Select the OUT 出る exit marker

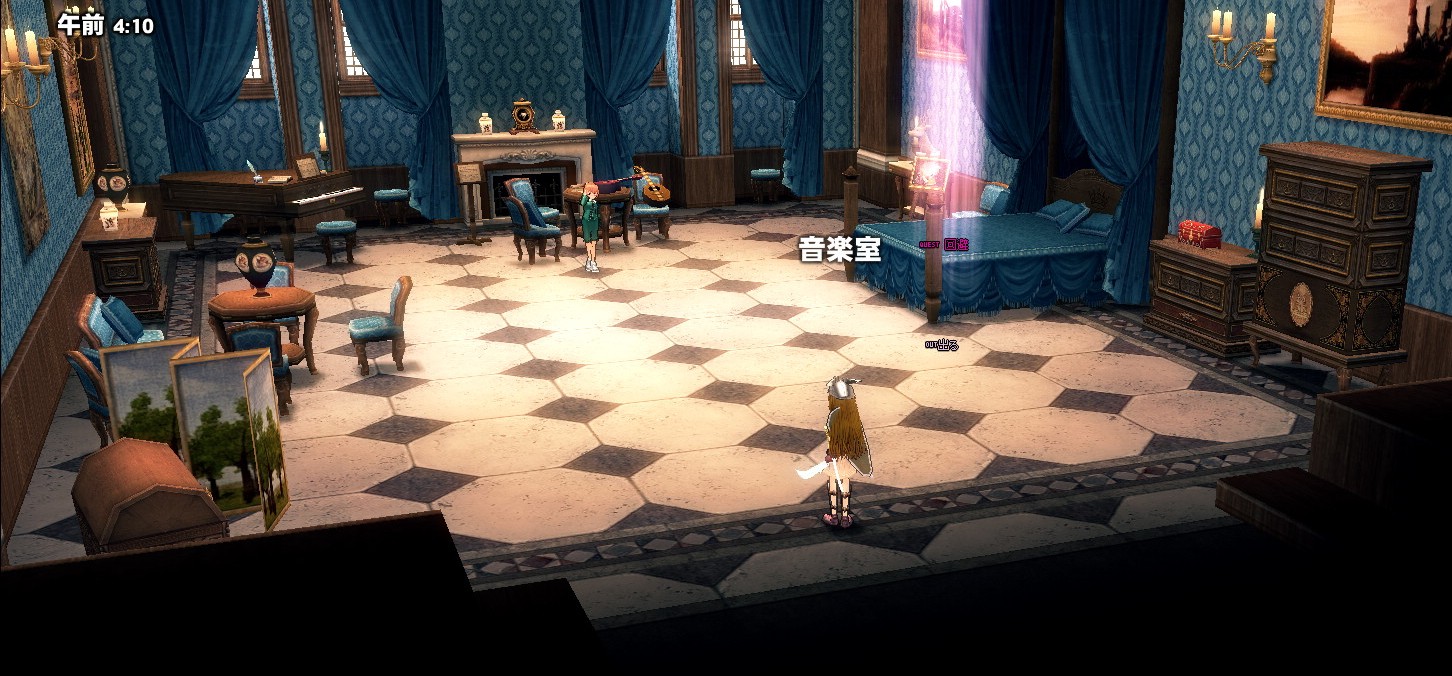(942, 345)
